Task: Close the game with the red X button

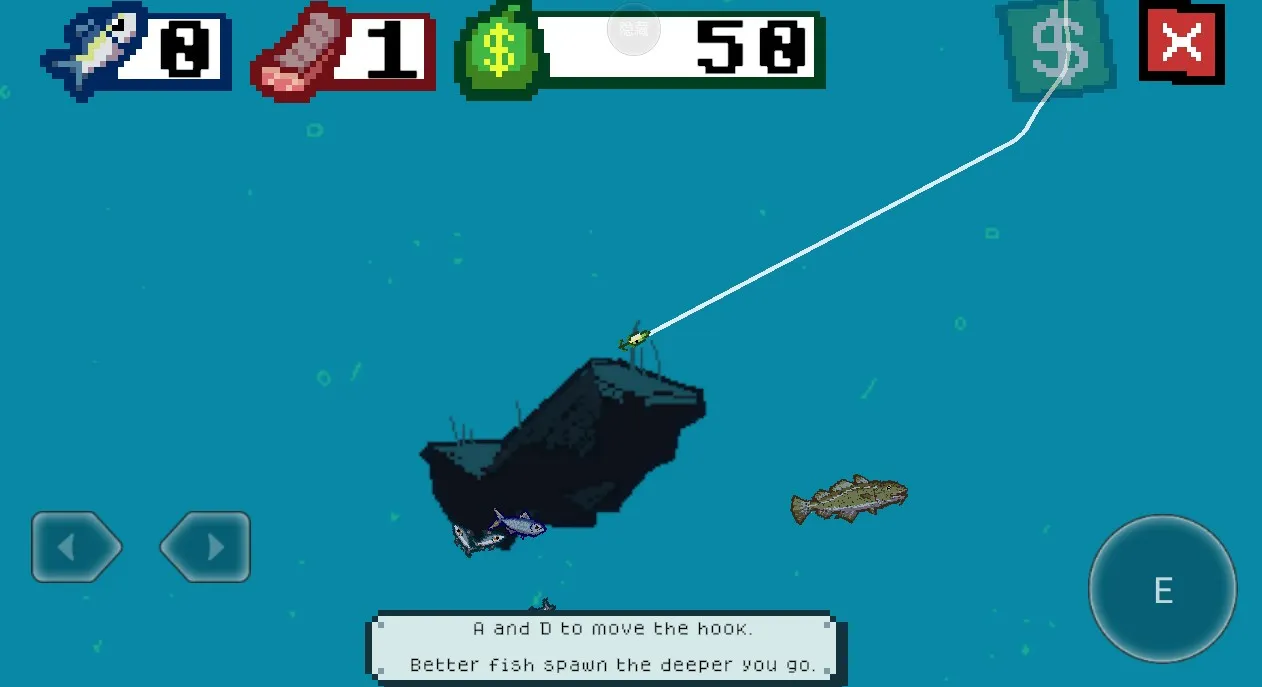Action: (x=1181, y=44)
